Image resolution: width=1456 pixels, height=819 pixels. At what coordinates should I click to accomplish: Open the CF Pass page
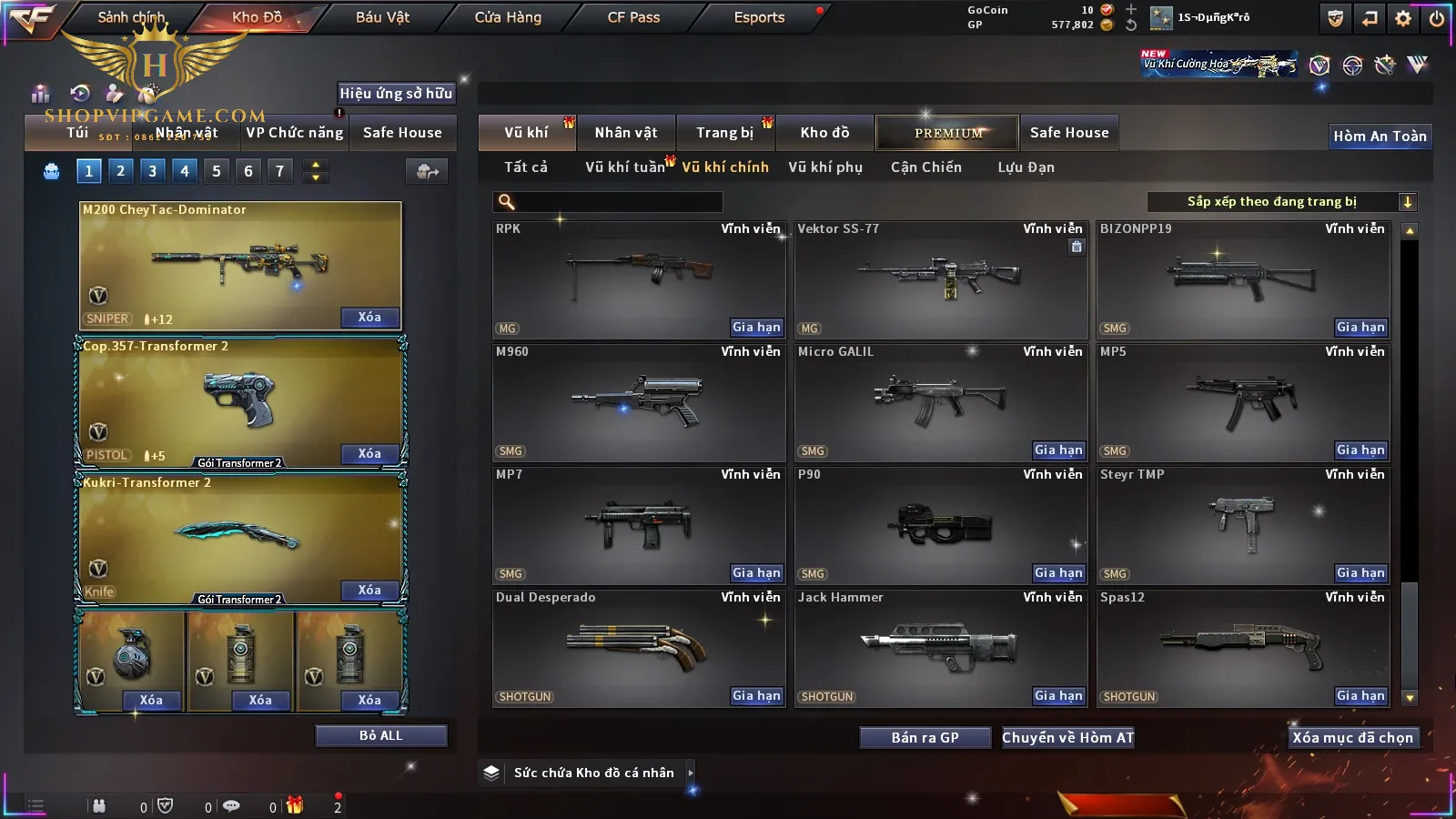click(x=633, y=17)
